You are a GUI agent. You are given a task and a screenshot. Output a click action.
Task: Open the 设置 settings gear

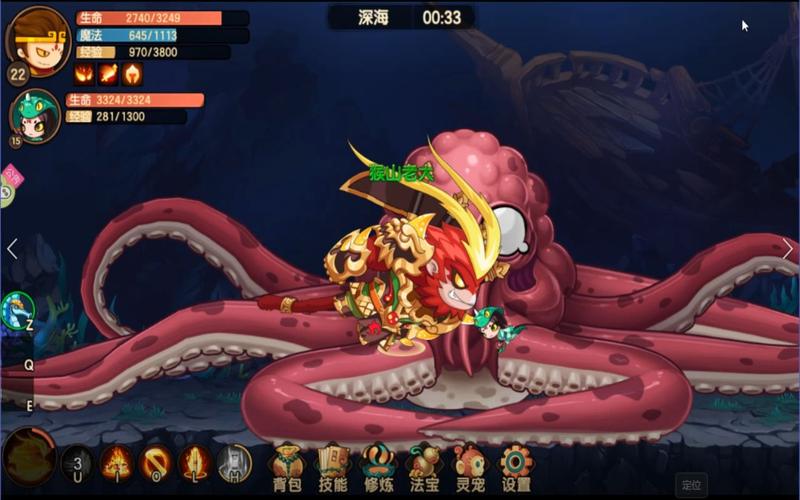(x=516, y=466)
